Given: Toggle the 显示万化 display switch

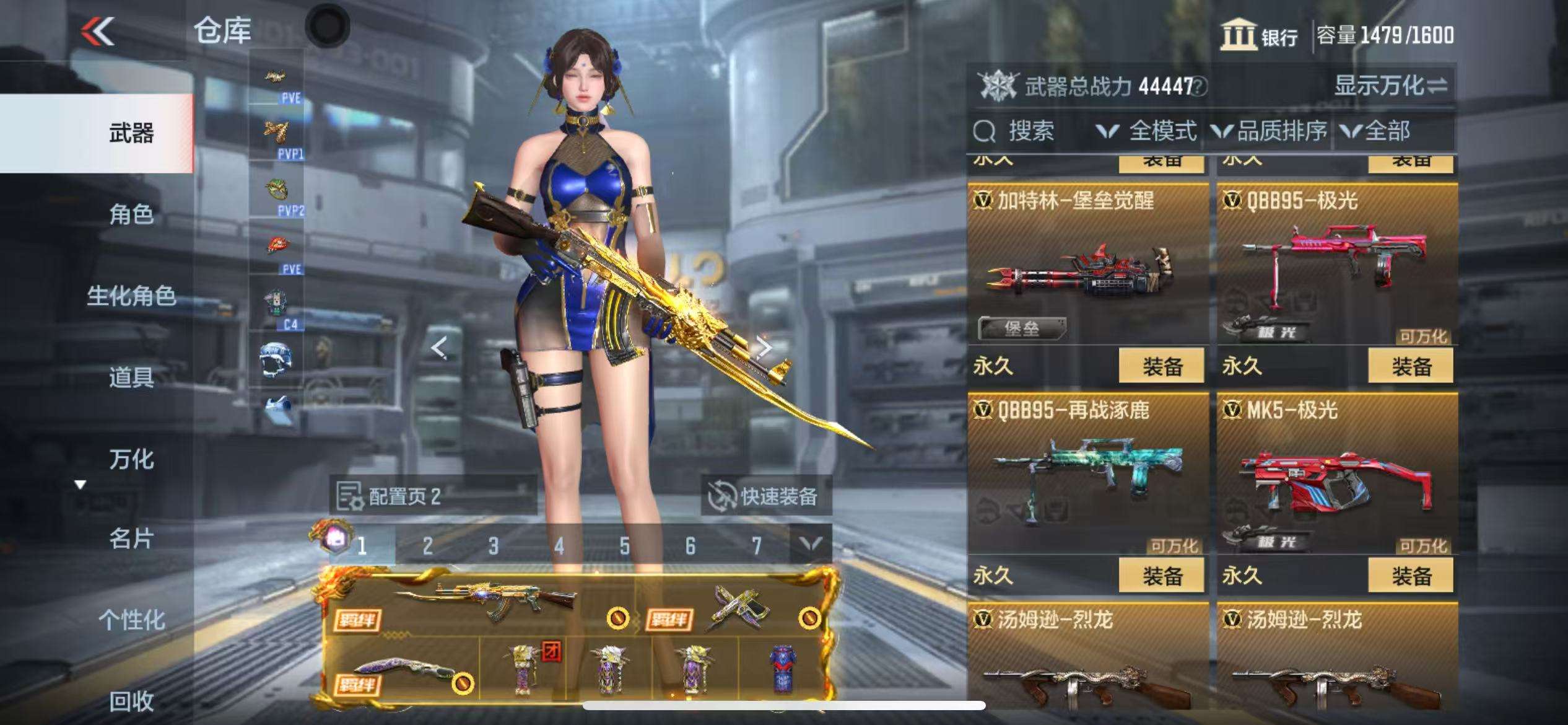Looking at the screenshot, I should click(x=1390, y=86).
